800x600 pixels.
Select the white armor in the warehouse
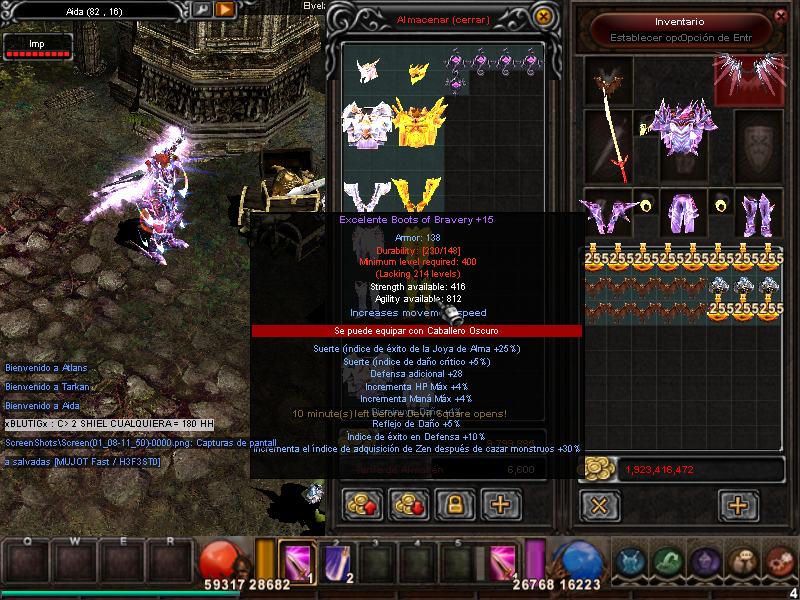367,123
